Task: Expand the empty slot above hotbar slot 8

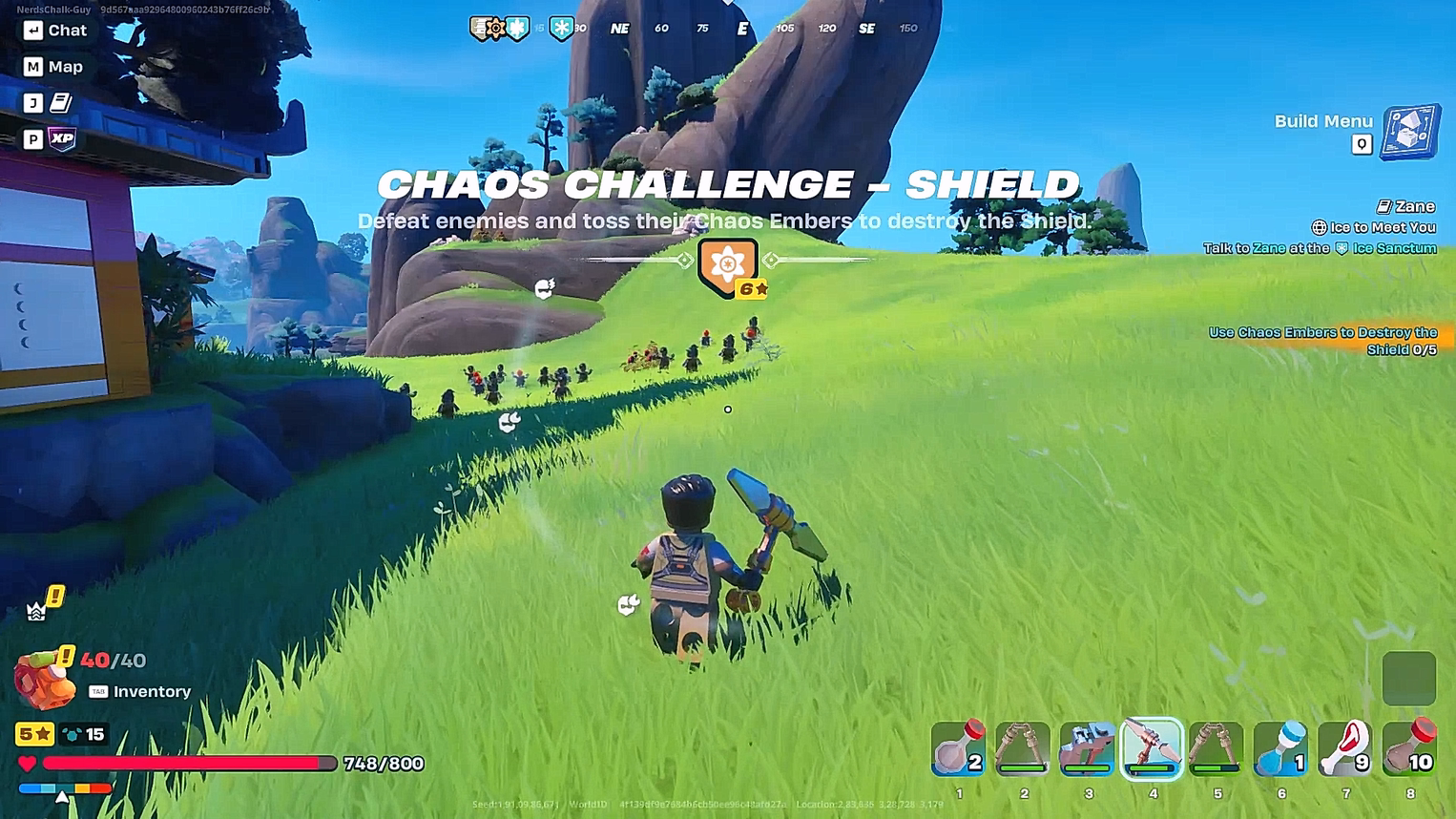Action: (1409, 678)
